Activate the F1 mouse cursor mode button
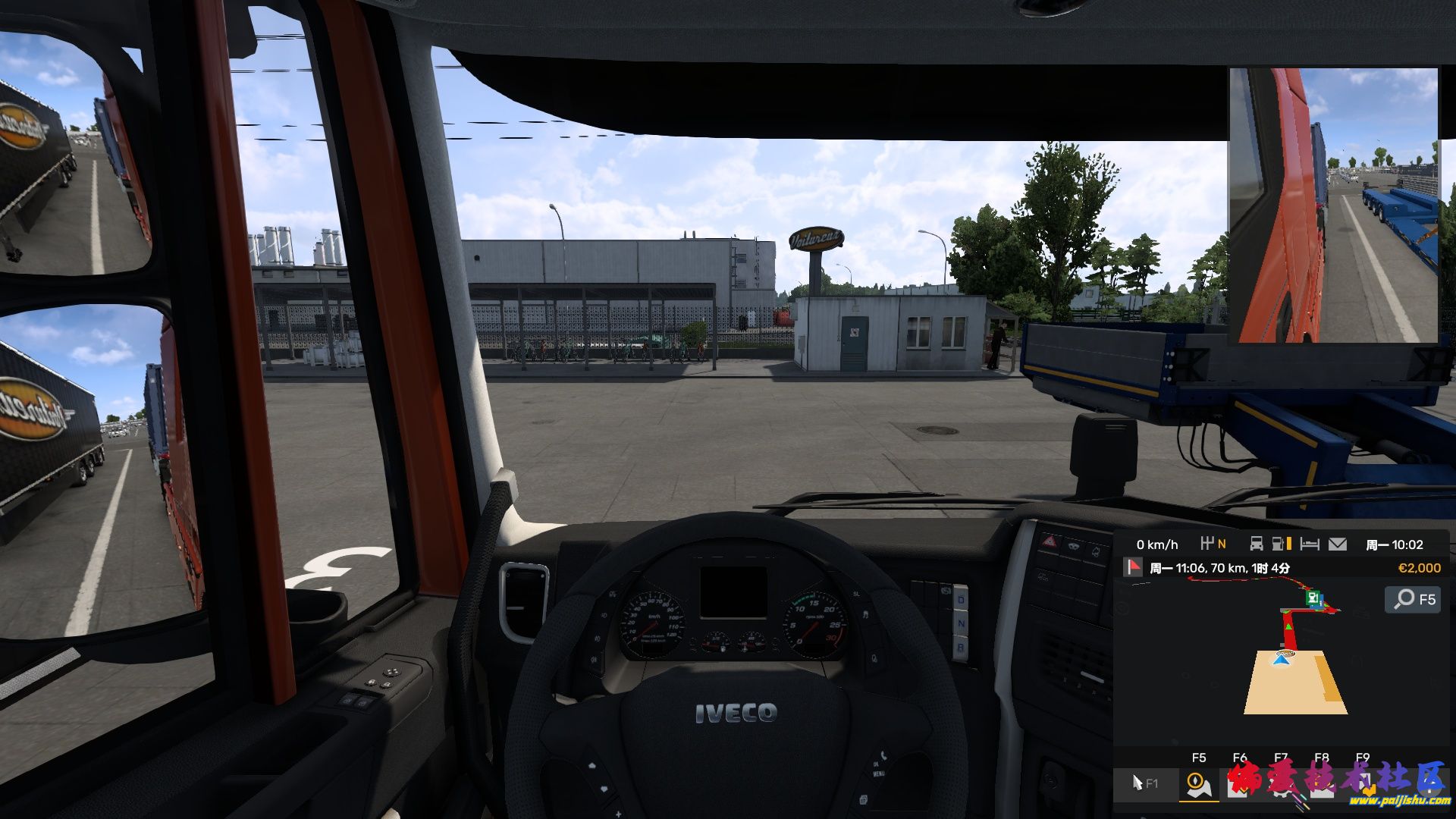 [x=1144, y=783]
